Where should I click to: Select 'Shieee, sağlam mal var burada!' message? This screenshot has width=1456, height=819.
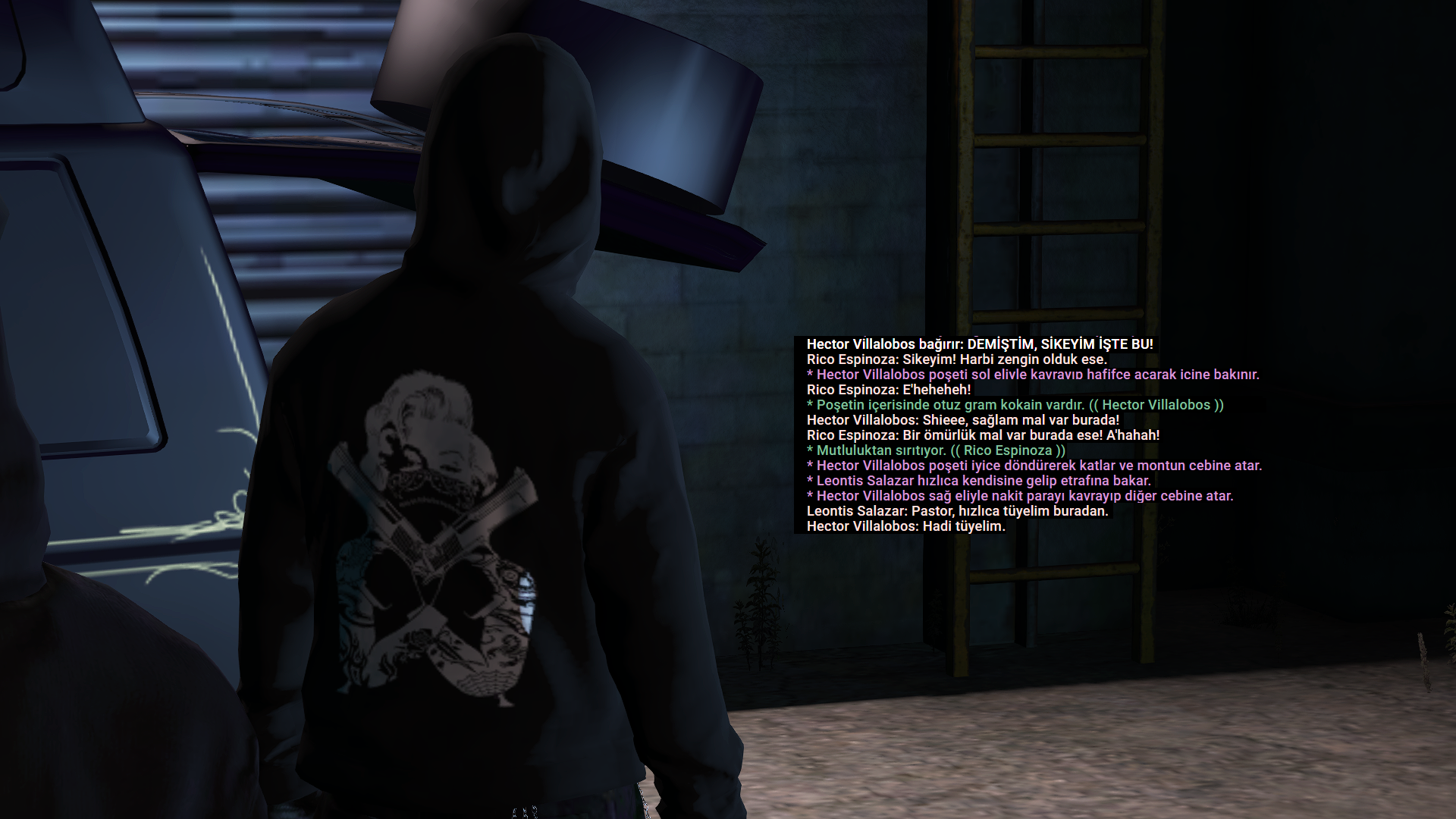pyautogui.click(x=963, y=419)
